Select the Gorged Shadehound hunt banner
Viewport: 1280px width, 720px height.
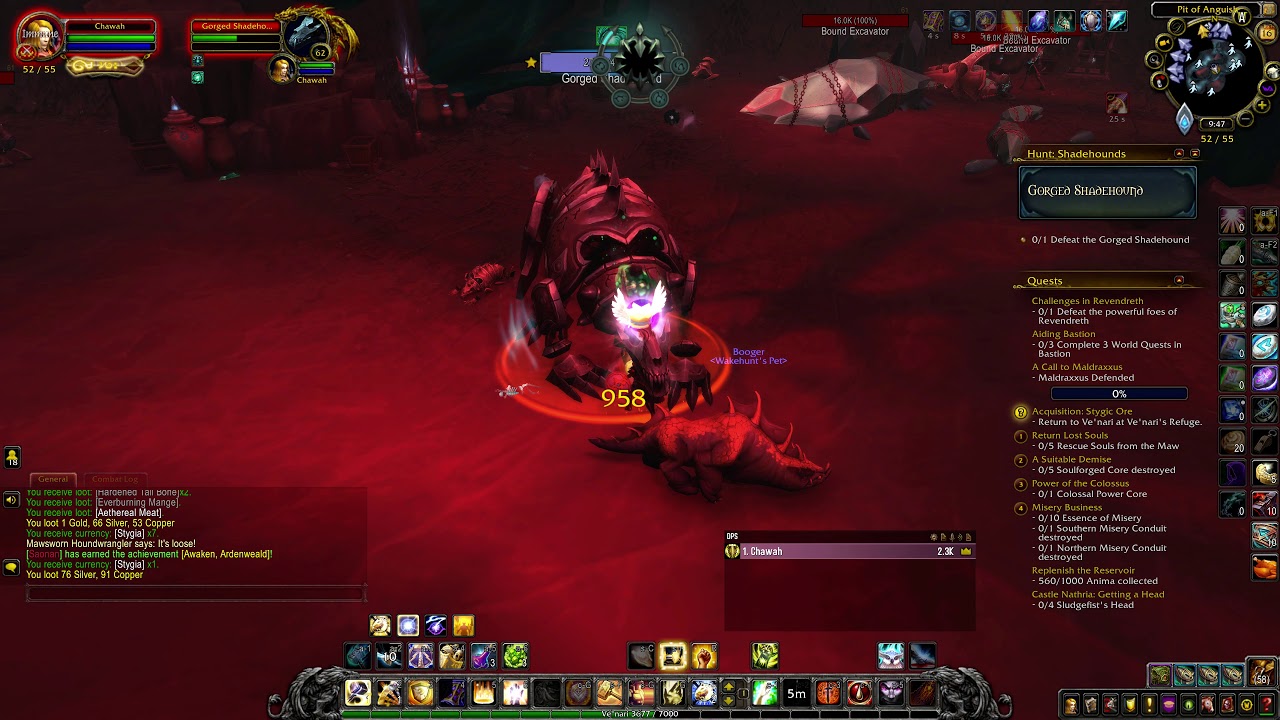coord(1107,191)
